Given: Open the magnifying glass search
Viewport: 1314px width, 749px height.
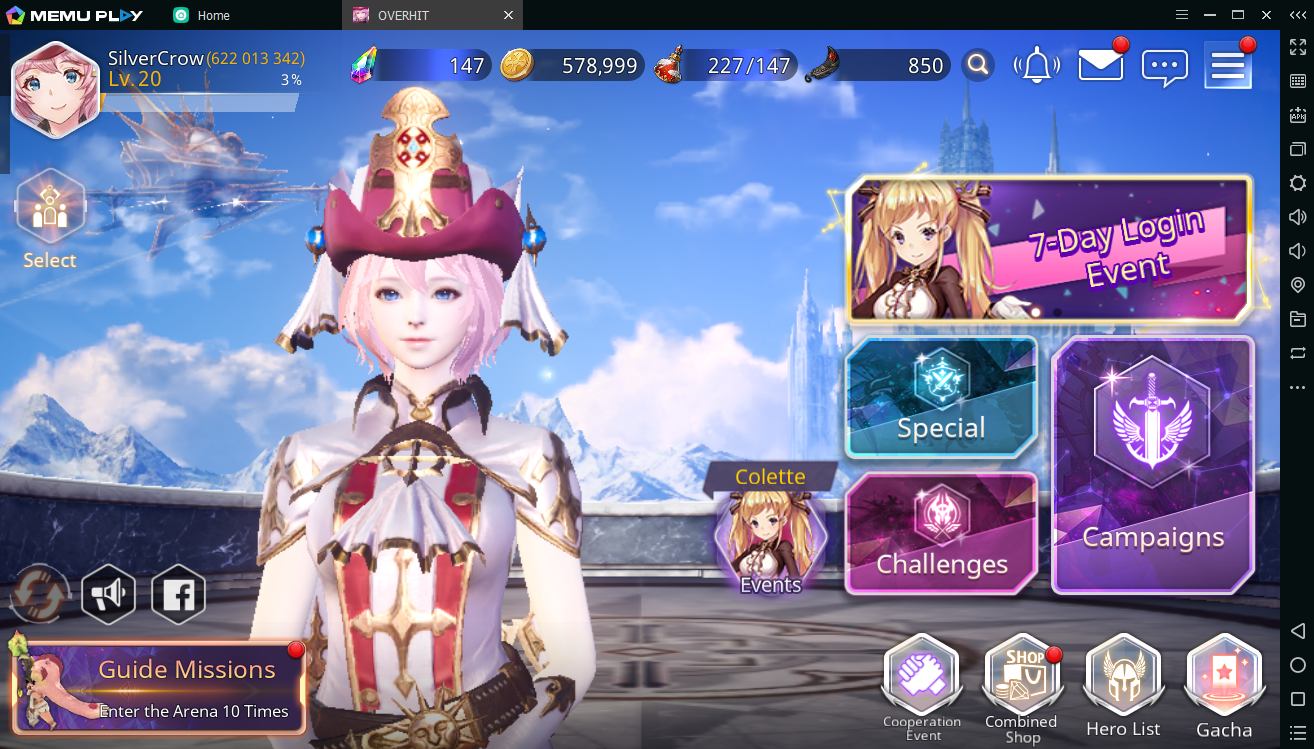Looking at the screenshot, I should point(978,66).
